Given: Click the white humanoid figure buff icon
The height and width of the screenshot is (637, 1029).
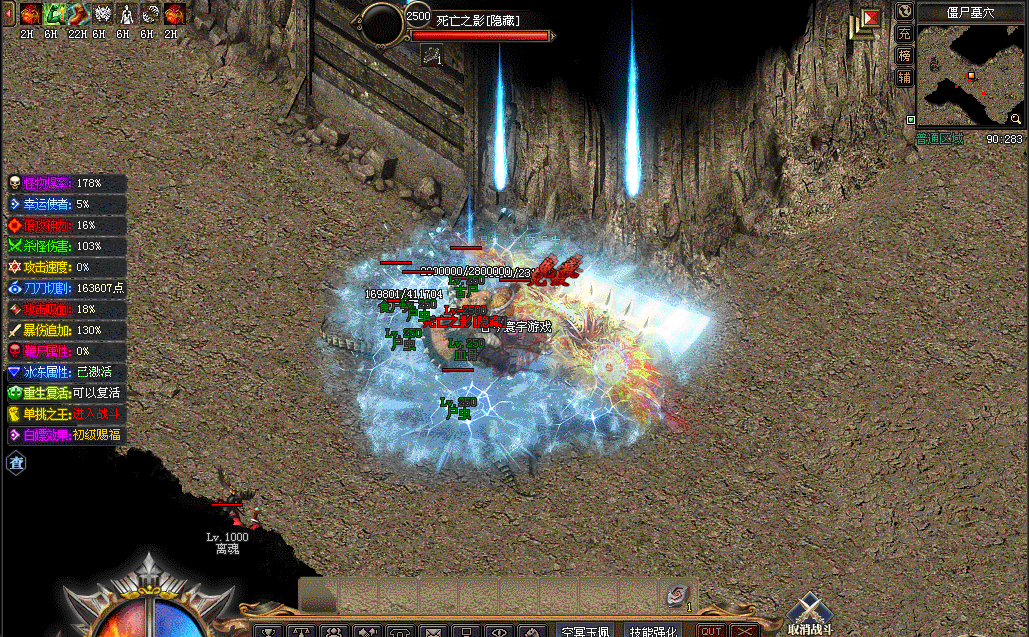Looking at the screenshot, I should (x=126, y=15).
